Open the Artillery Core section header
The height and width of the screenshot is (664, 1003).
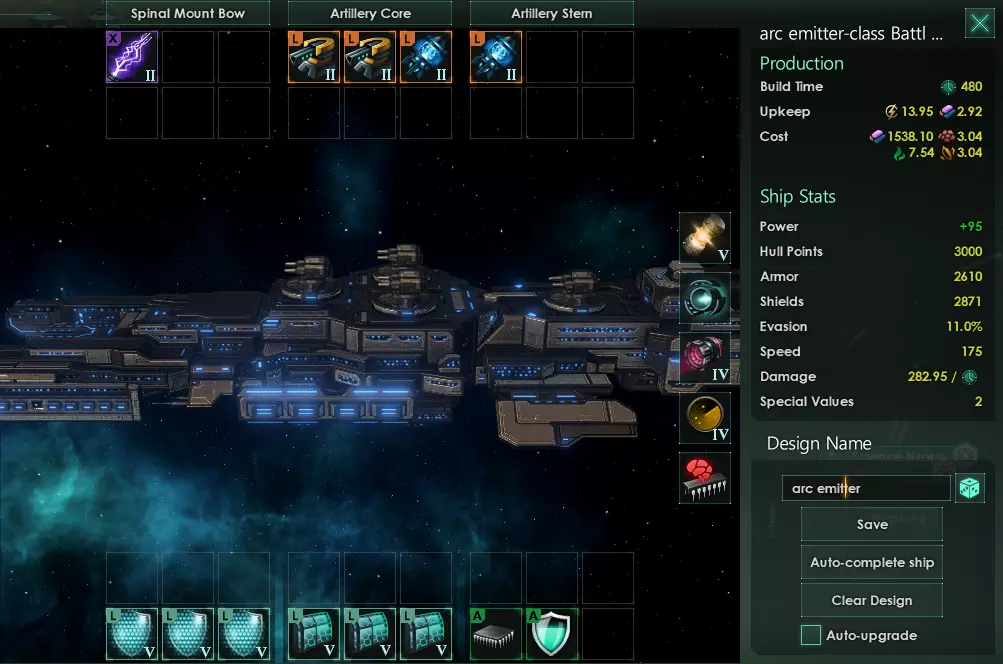coord(370,14)
